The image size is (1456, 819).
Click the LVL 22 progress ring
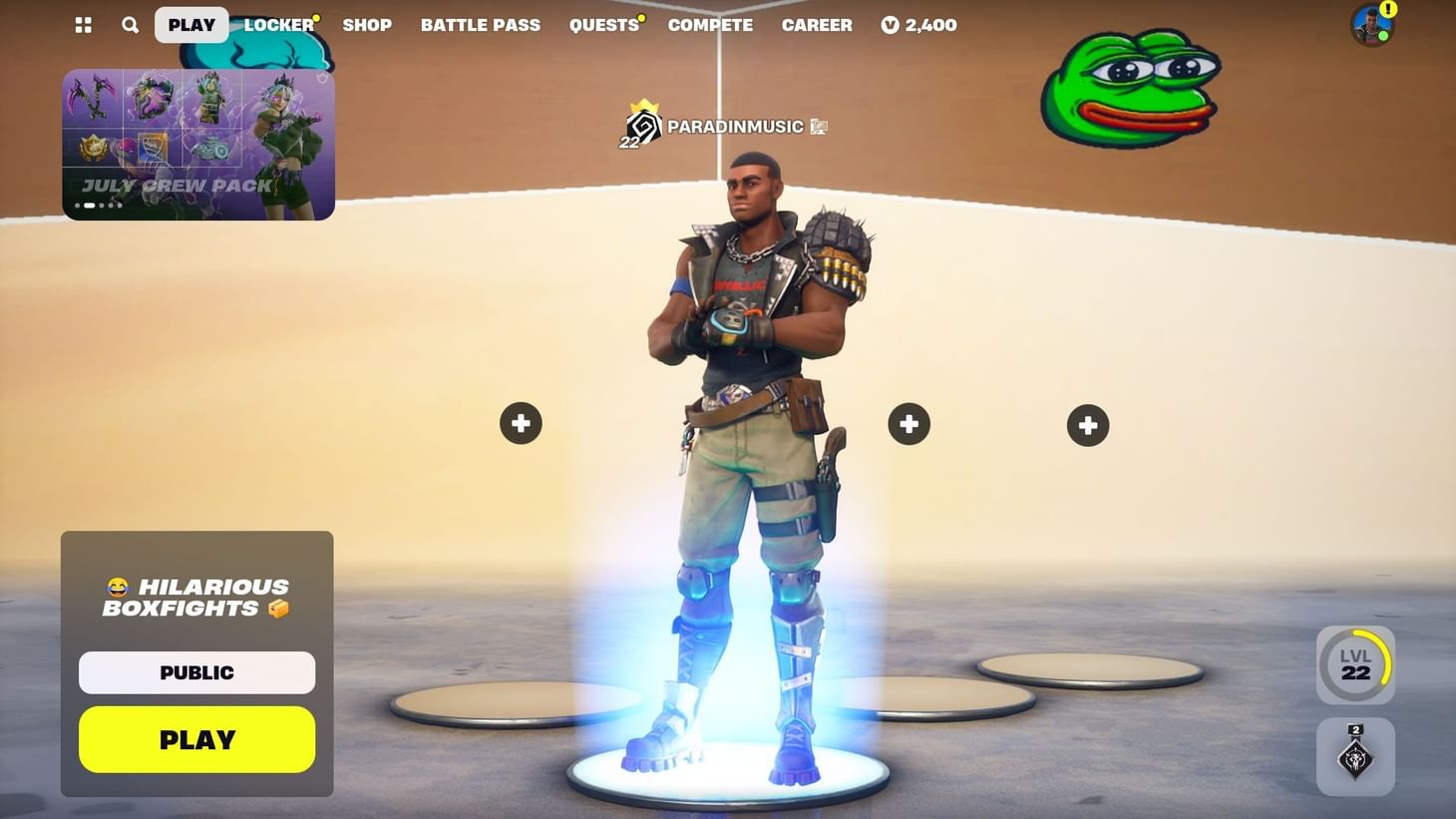tap(1355, 663)
